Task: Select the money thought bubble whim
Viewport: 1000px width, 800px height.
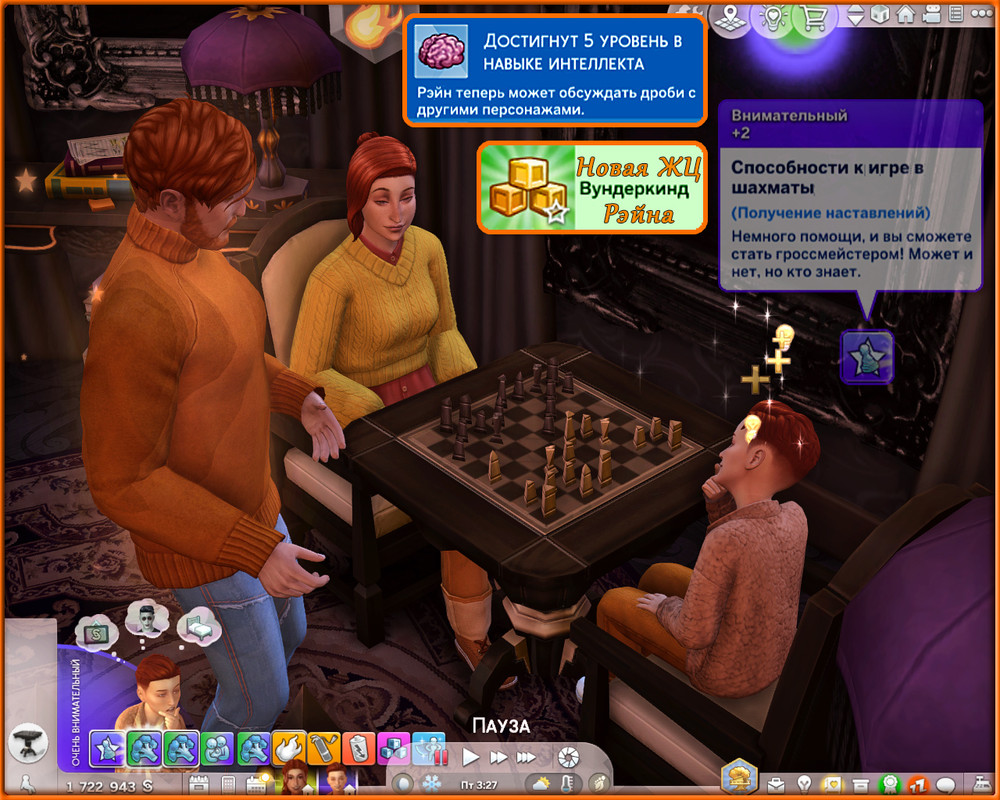Action: (100, 632)
